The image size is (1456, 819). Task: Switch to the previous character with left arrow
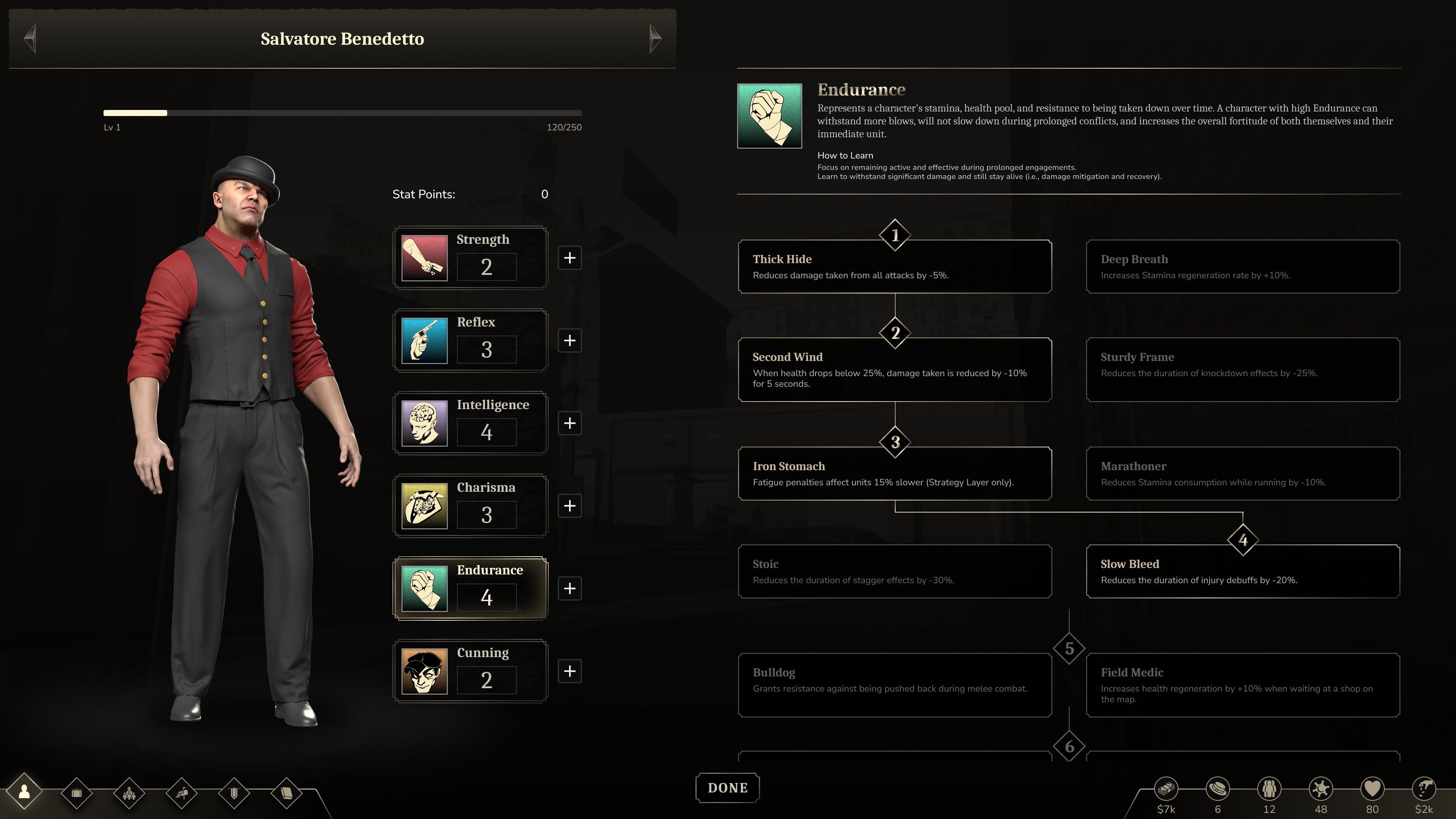point(30,38)
